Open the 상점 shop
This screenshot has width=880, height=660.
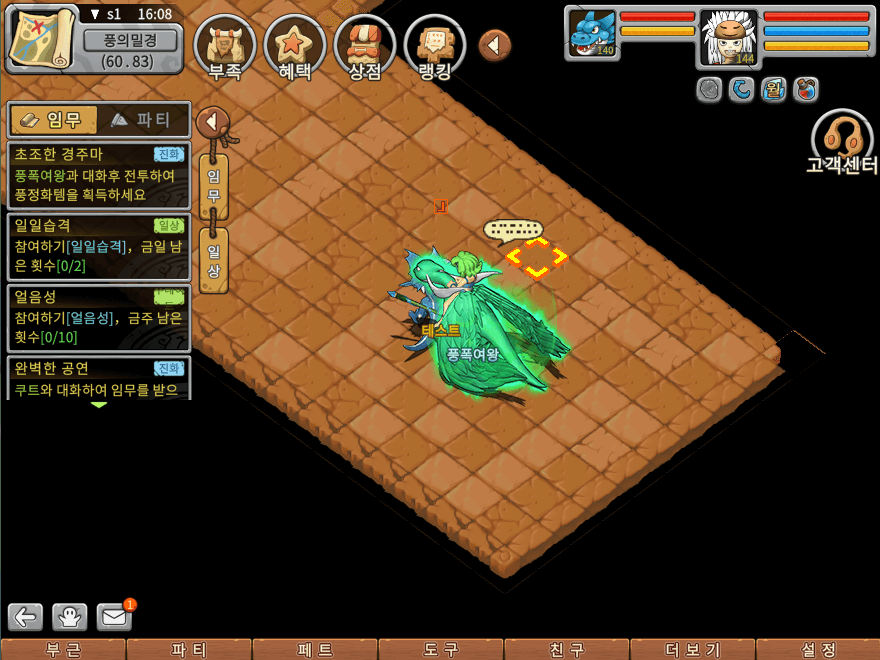(x=365, y=46)
